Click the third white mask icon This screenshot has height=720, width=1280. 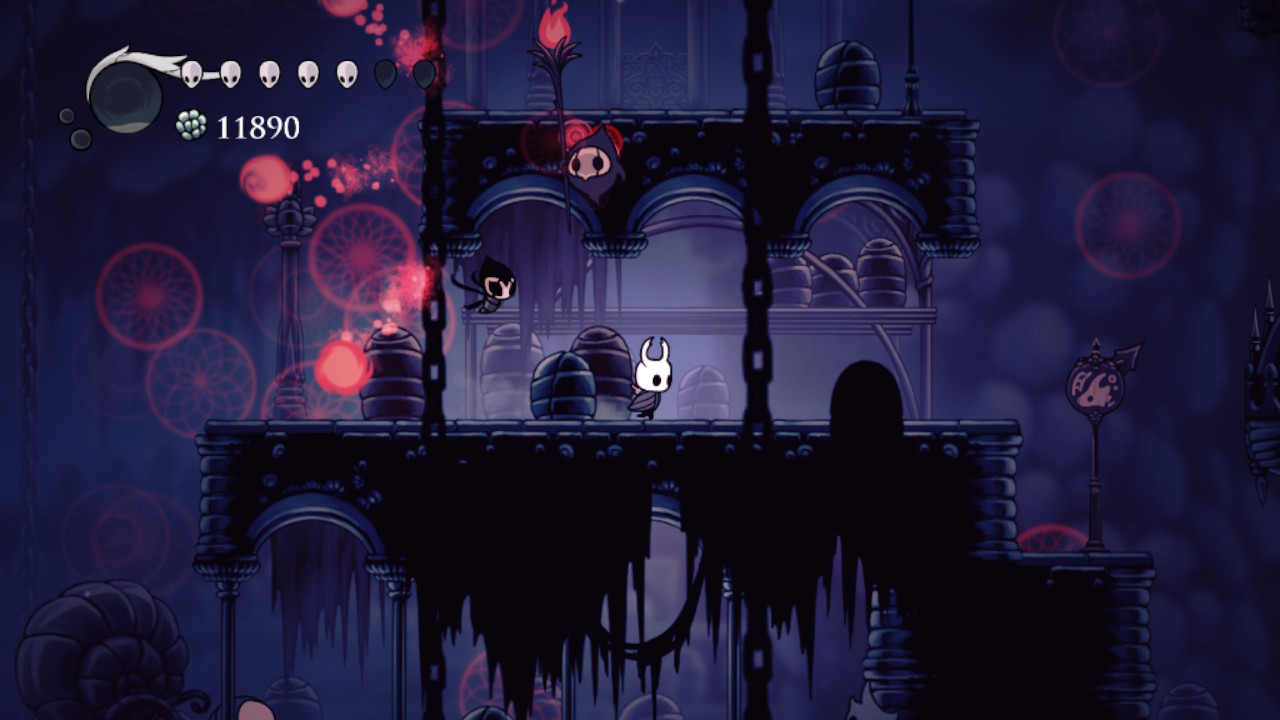(x=269, y=75)
